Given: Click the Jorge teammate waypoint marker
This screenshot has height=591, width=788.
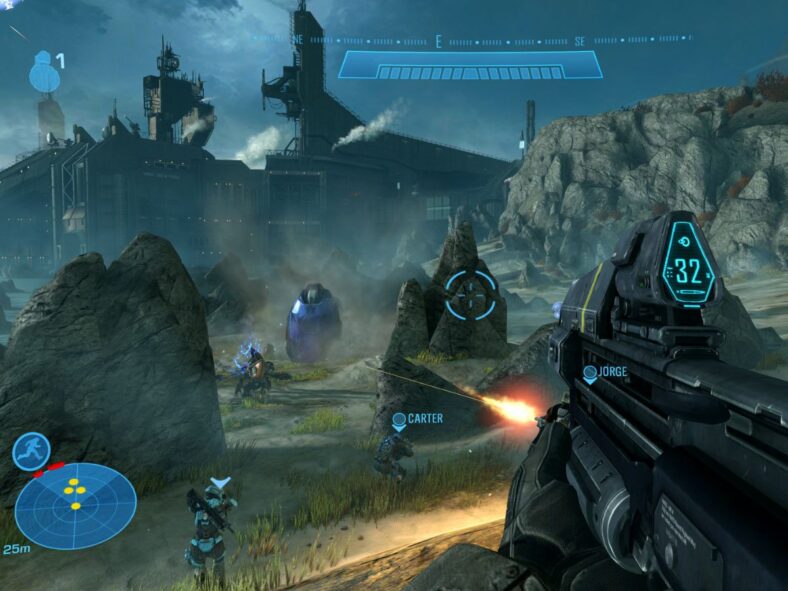Looking at the screenshot, I should [590, 374].
